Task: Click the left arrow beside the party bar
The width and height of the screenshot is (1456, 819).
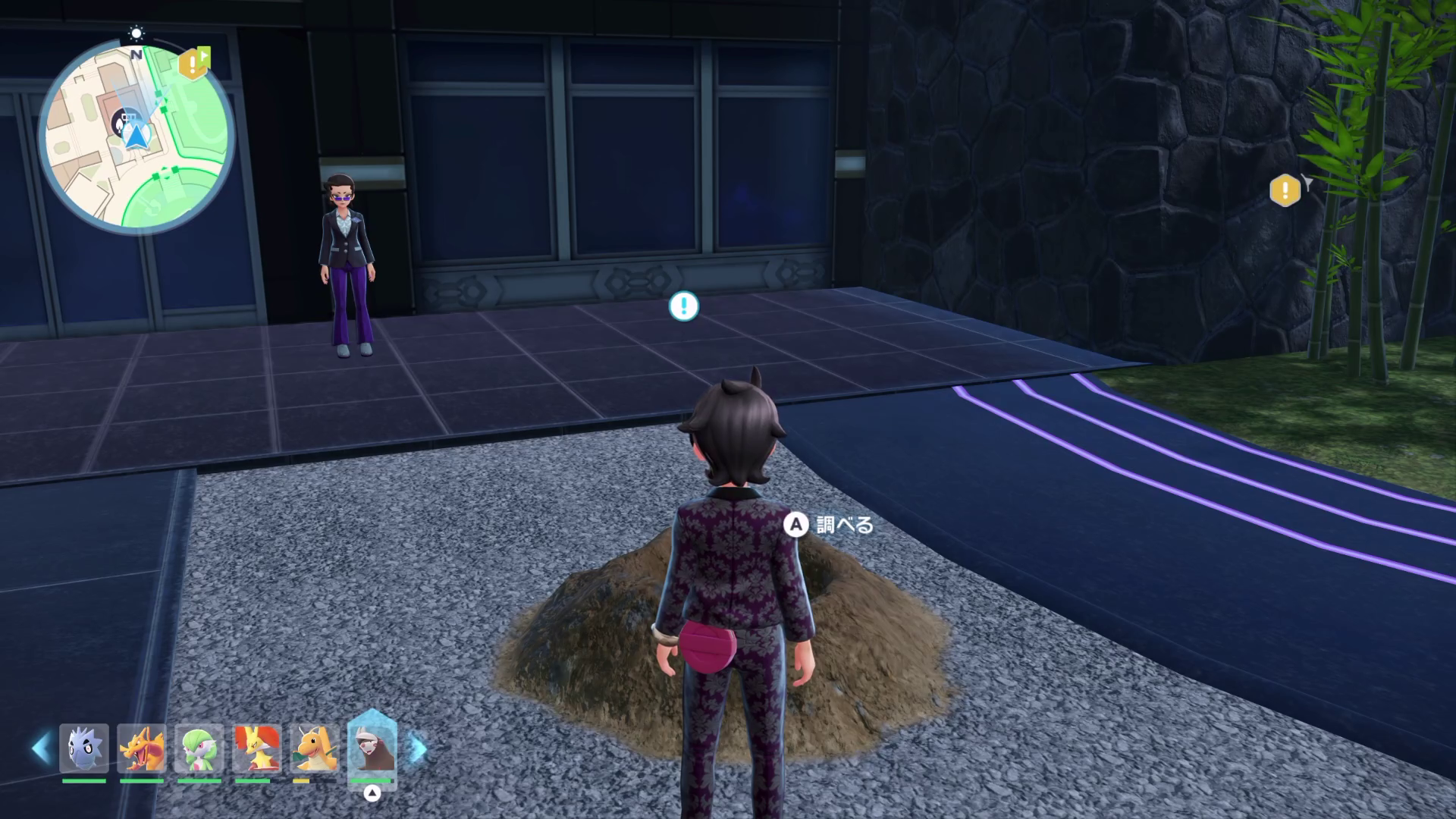Action: (x=41, y=748)
